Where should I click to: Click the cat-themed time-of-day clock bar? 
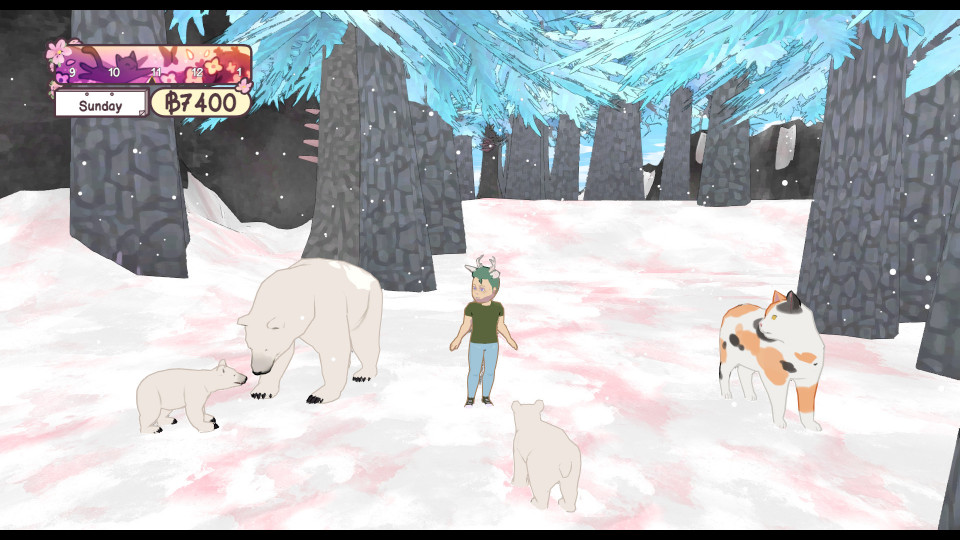[150, 64]
